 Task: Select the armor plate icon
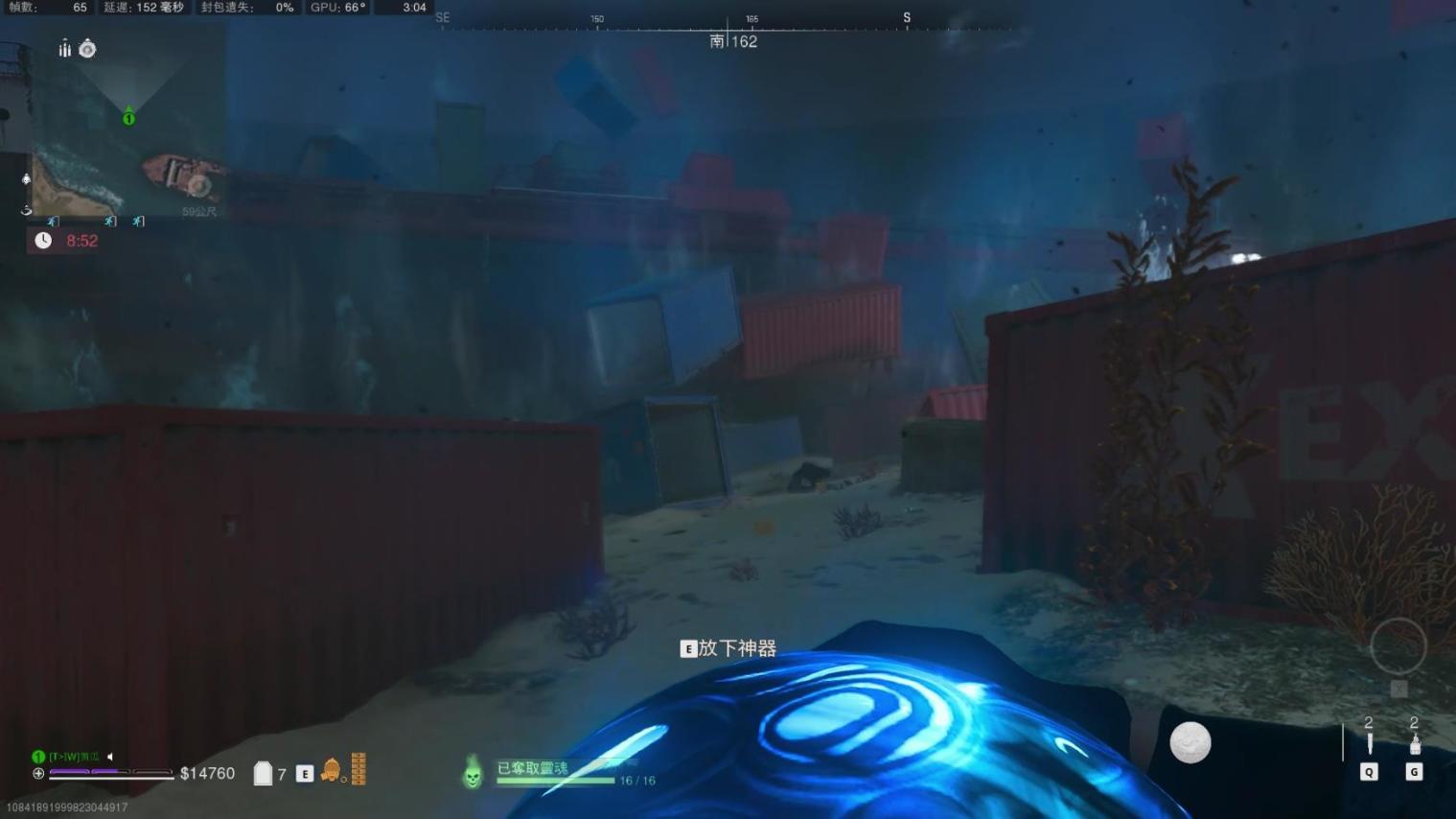[263, 773]
